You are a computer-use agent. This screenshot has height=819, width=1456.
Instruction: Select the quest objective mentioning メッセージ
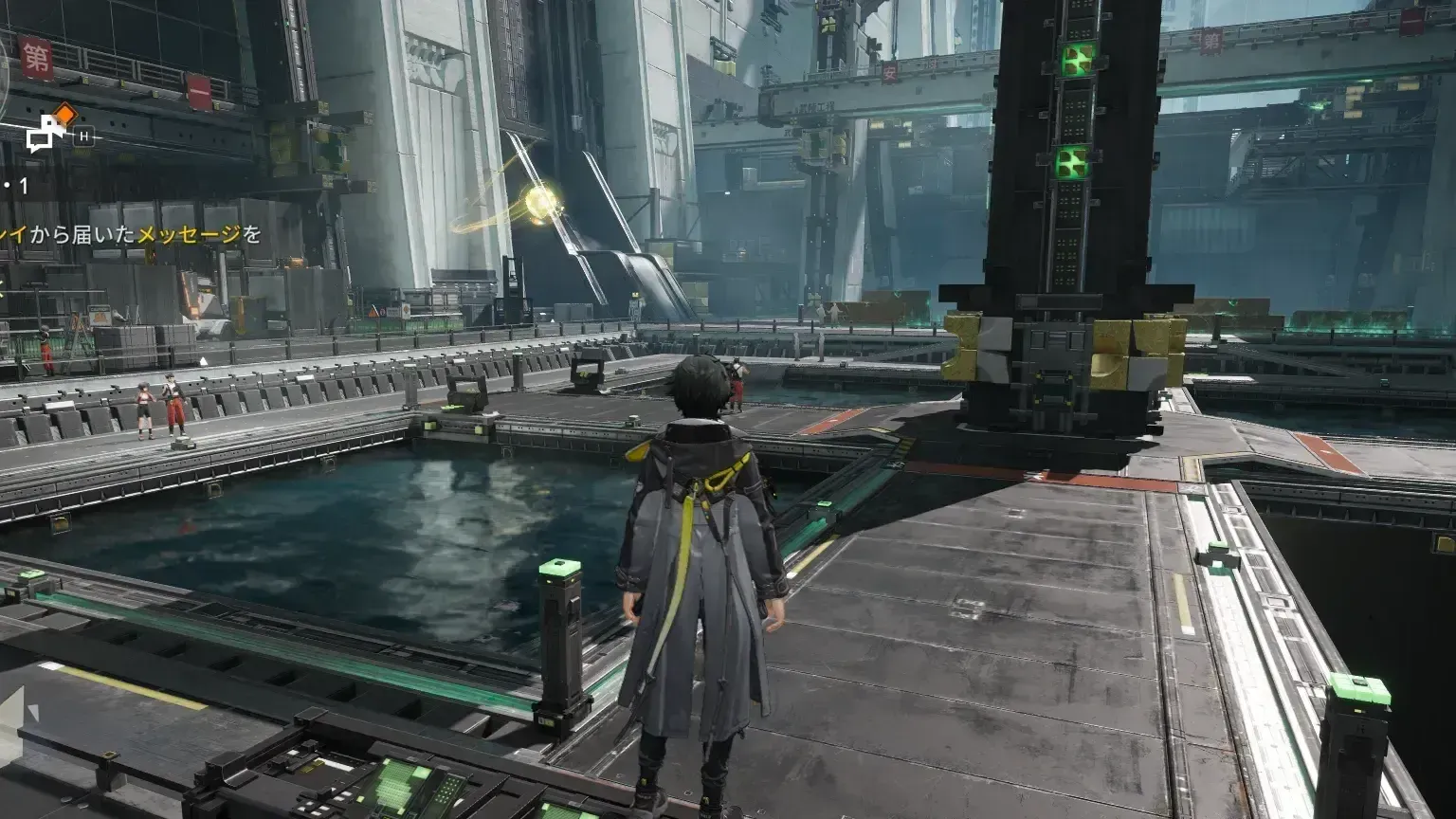click(131, 234)
